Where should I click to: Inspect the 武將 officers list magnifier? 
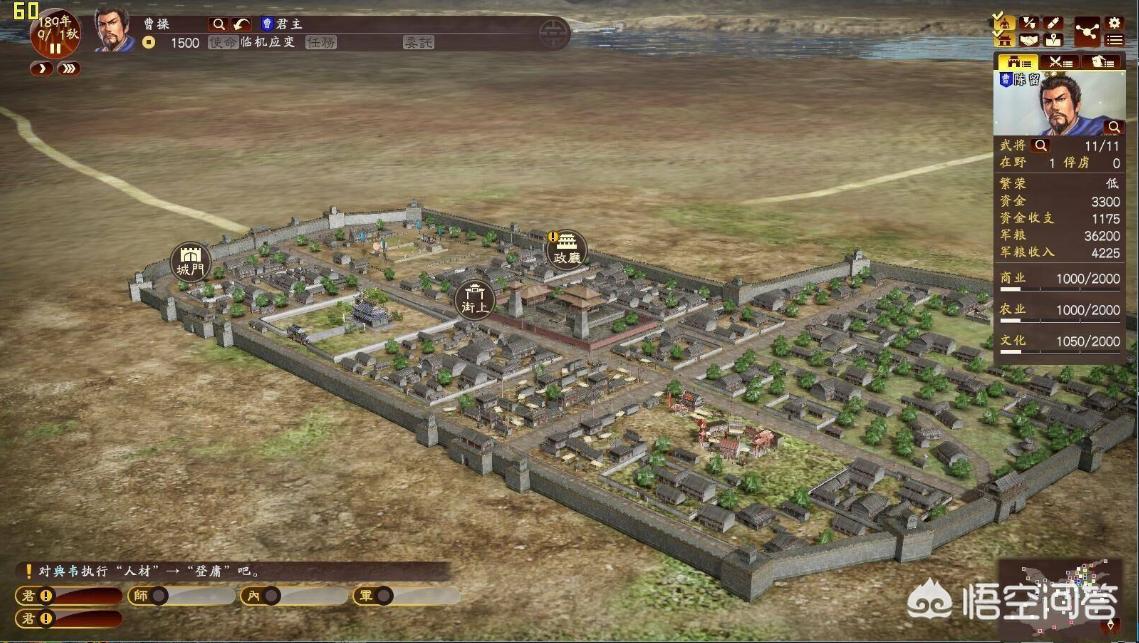click(x=1041, y=146)
